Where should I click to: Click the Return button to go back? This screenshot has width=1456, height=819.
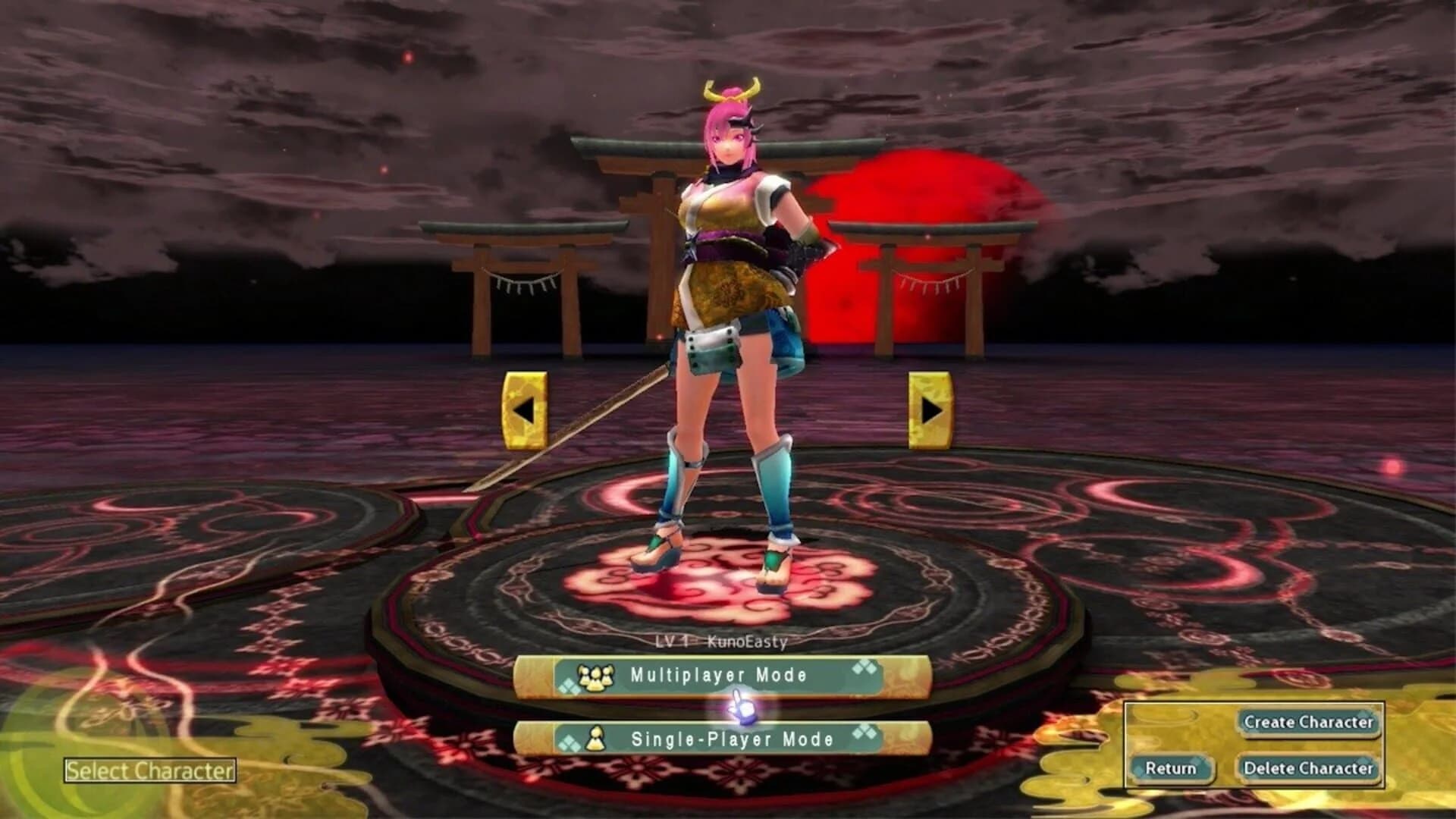coord(1175,768)
